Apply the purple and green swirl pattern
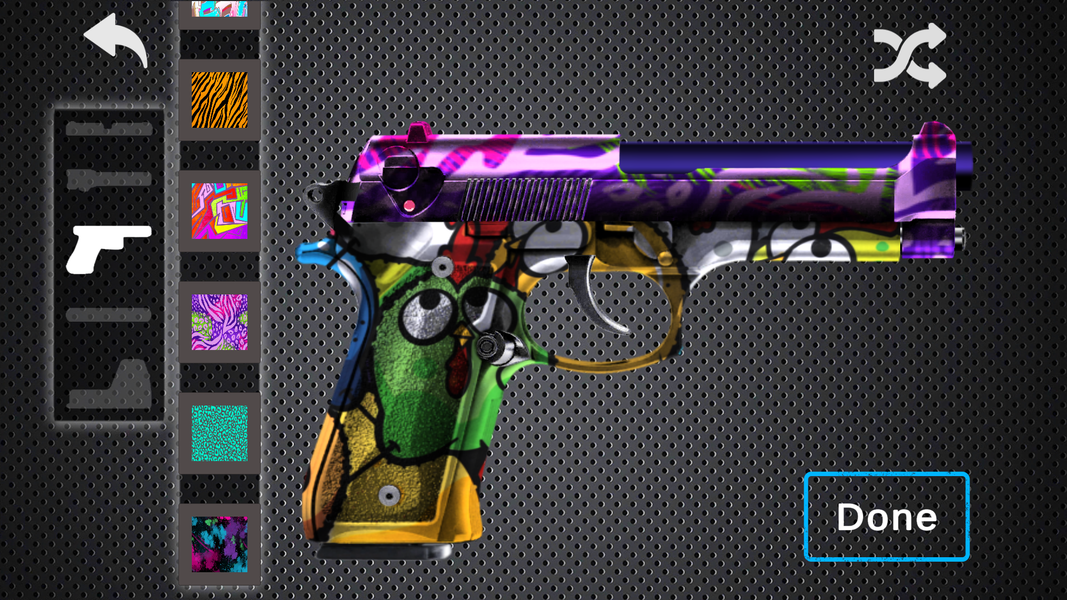 click(220, 322)
